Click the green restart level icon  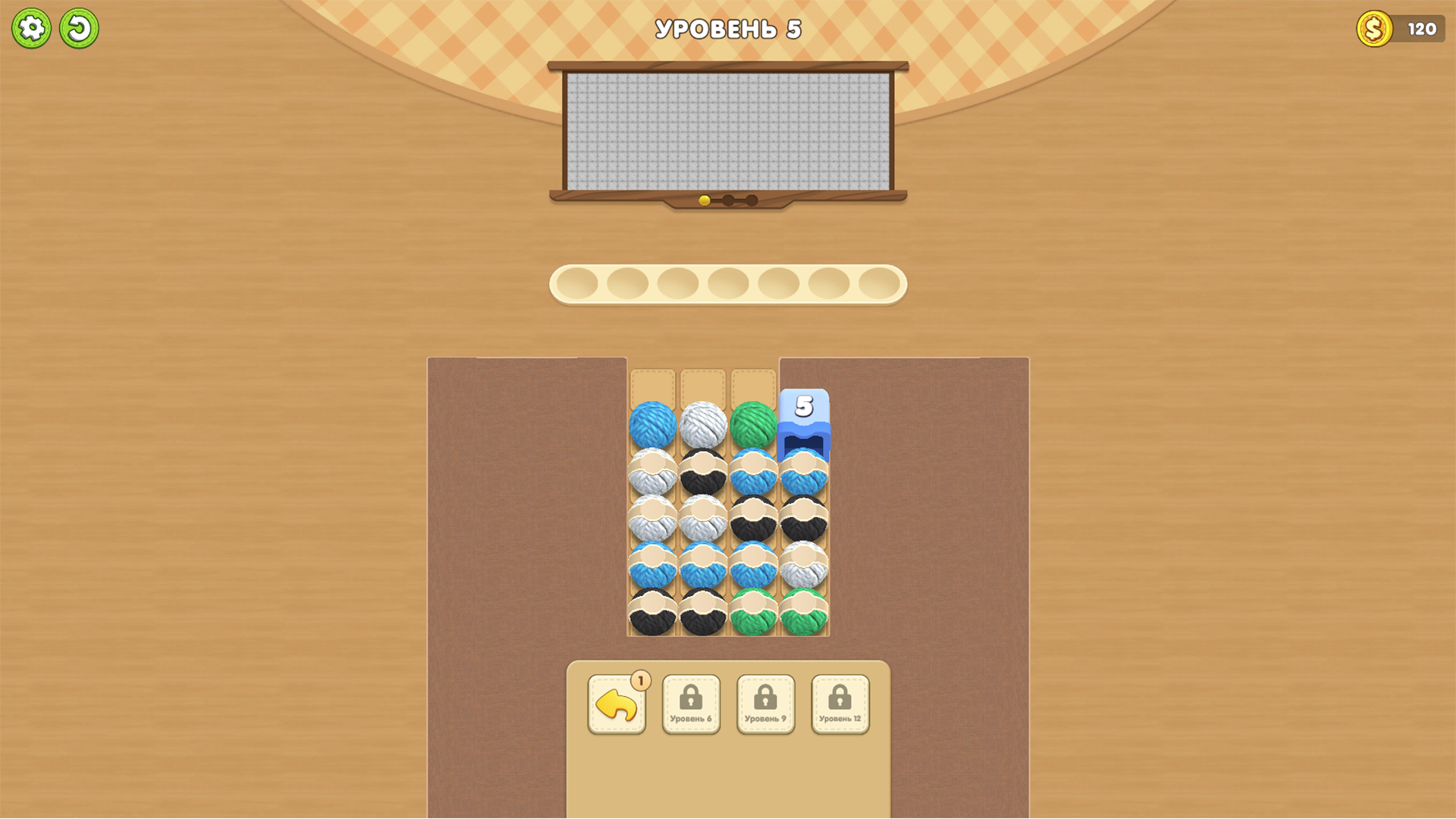80,27
